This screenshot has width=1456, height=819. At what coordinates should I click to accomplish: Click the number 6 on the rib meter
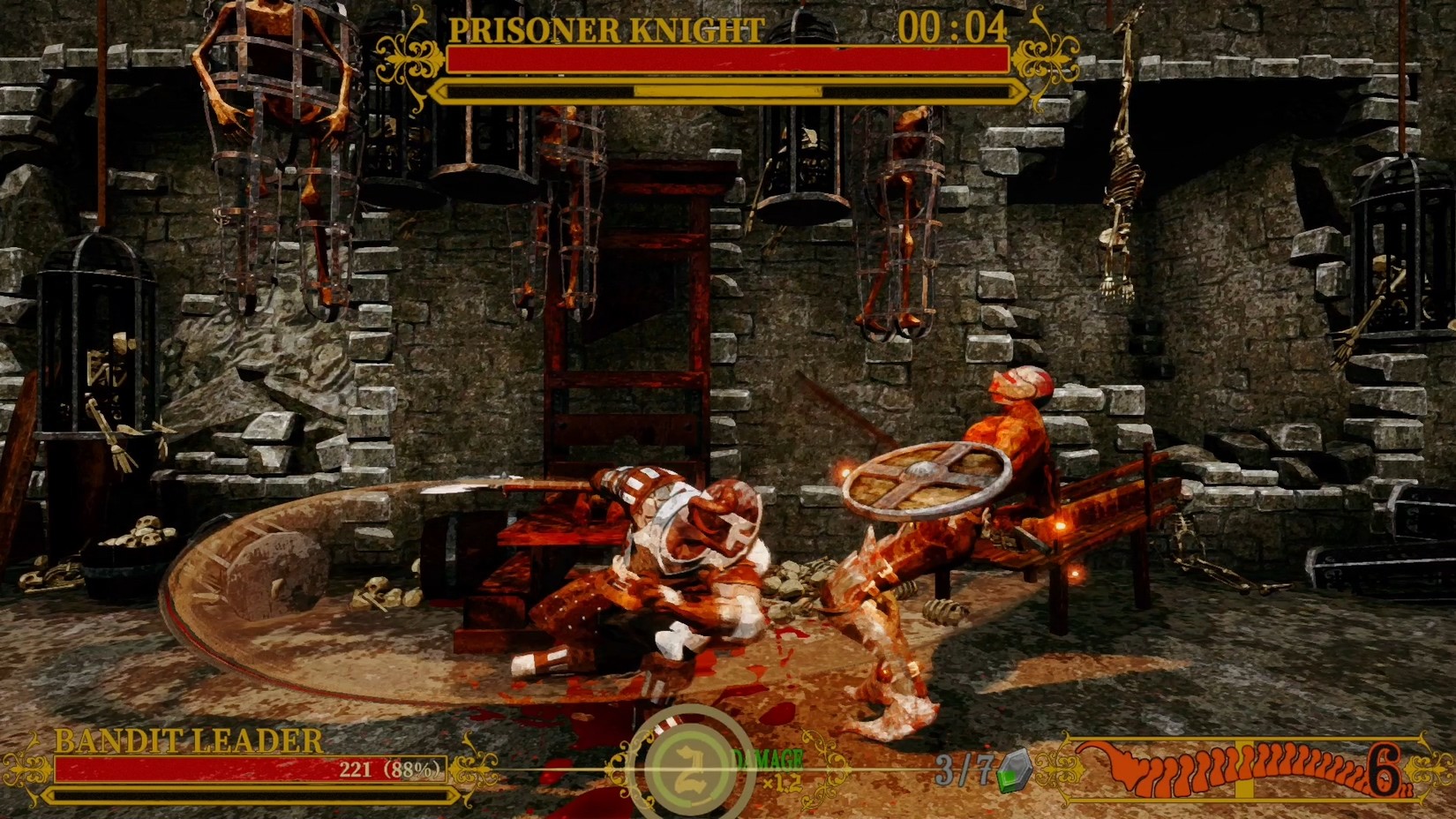[1384, 770]
